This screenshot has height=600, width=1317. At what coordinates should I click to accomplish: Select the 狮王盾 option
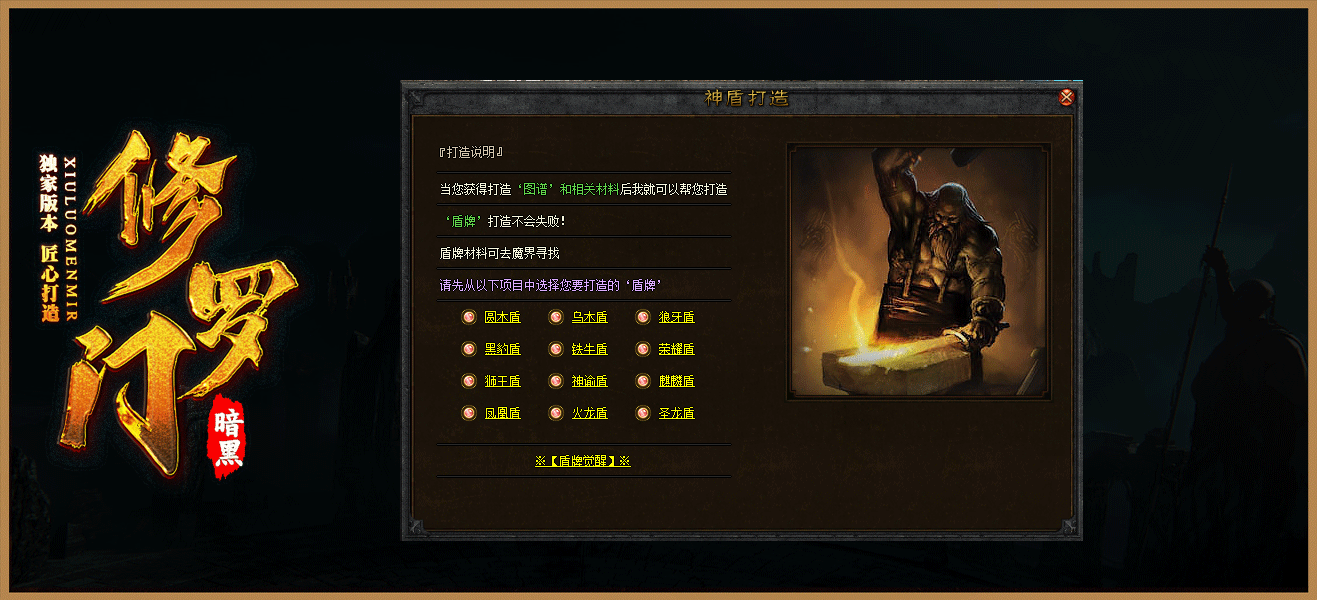pos(502,382)
